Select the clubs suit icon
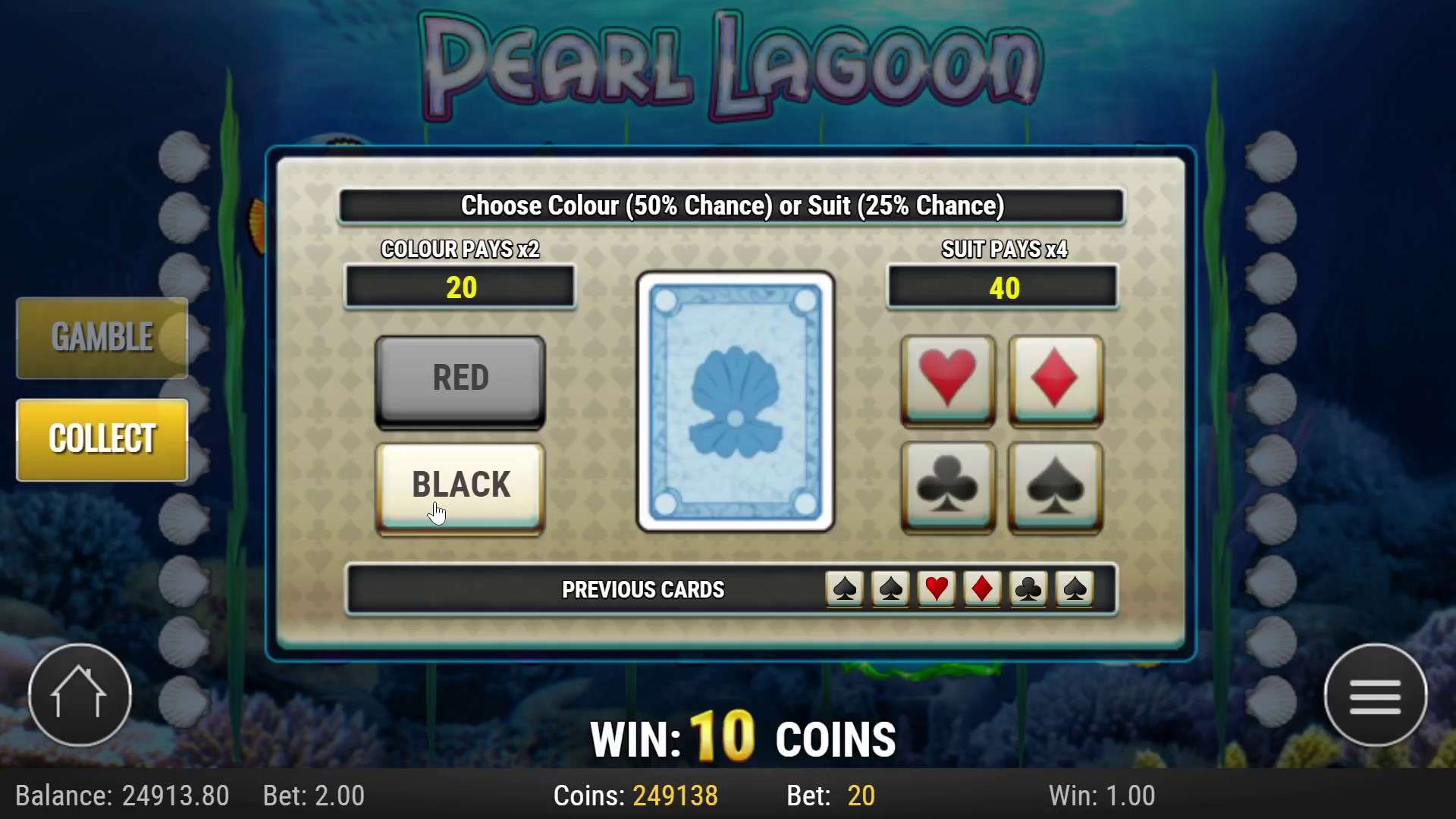The width and height of the screenshot is (1456, 819). click(947, 488)
